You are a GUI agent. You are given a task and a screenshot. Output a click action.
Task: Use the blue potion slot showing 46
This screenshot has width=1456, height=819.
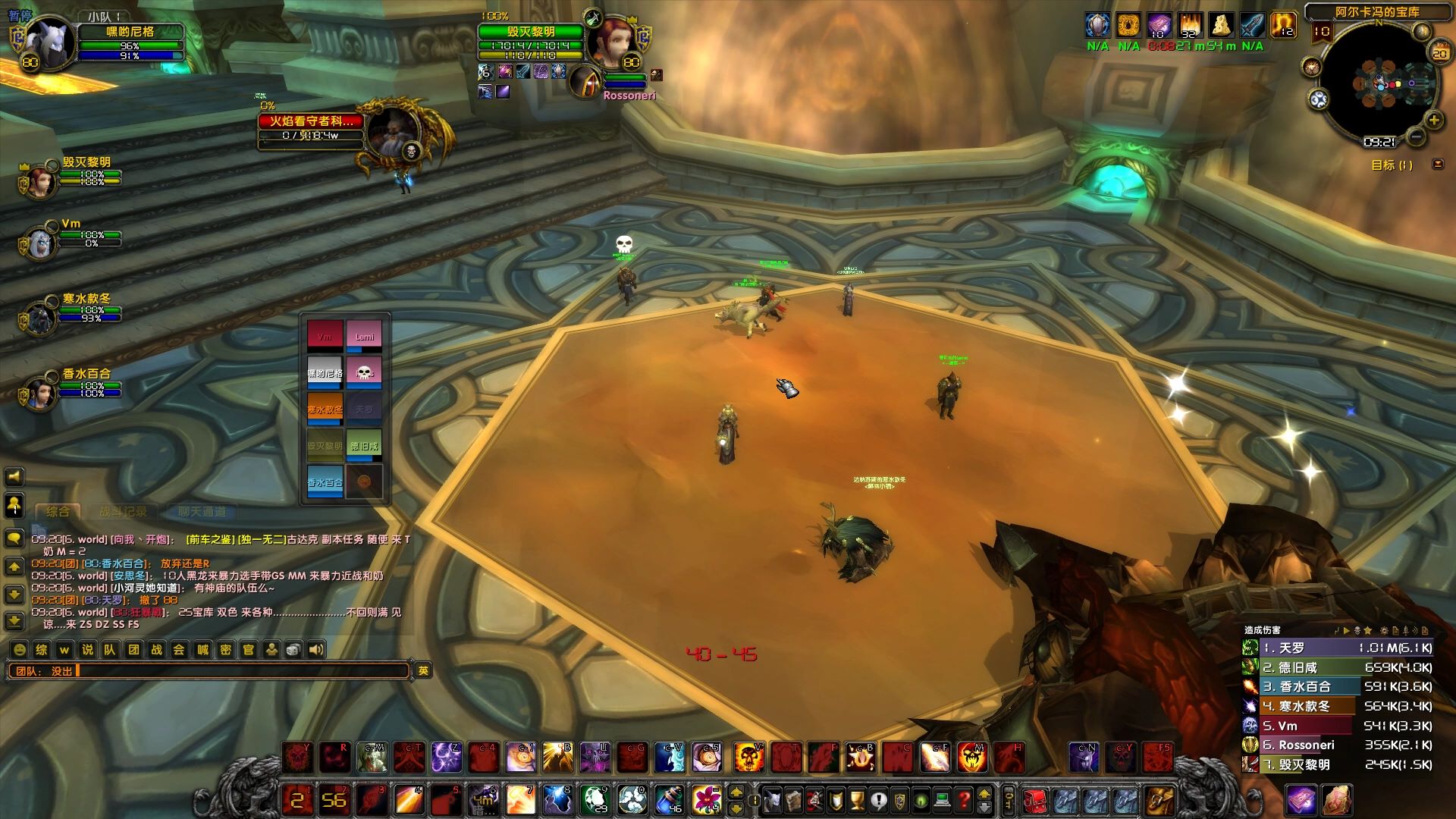tap(669, 799)
